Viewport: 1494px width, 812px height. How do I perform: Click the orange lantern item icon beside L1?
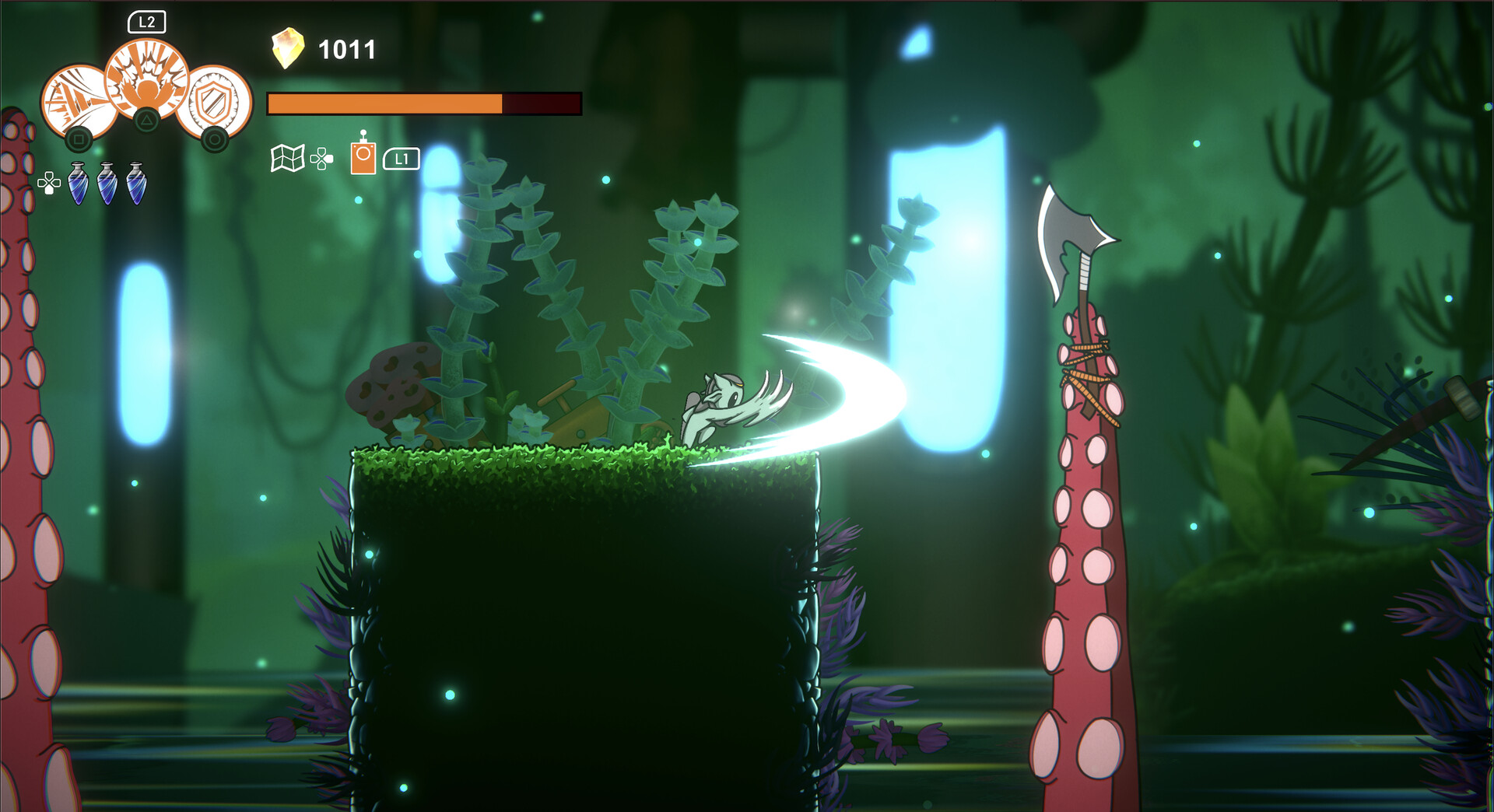coord(363,156)
